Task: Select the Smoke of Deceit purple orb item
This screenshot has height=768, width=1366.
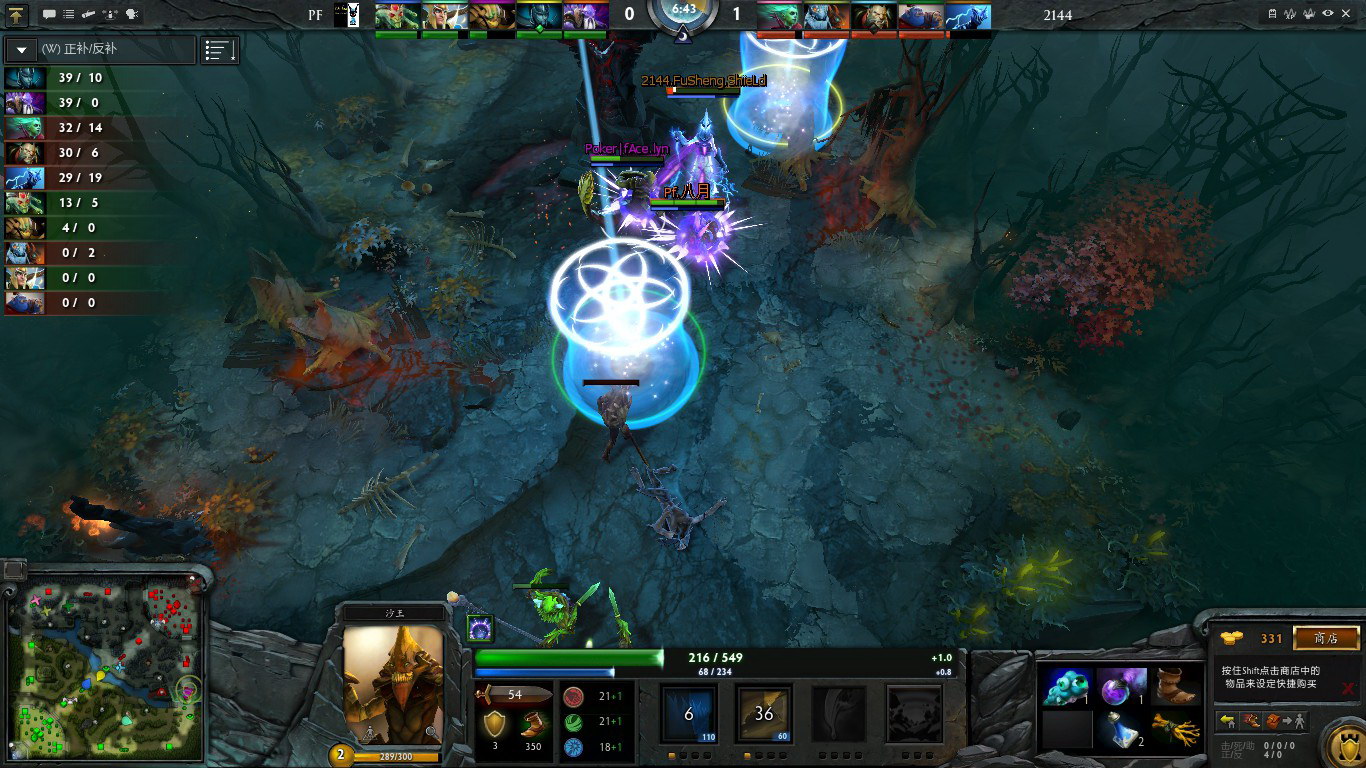Action: 1121,687
